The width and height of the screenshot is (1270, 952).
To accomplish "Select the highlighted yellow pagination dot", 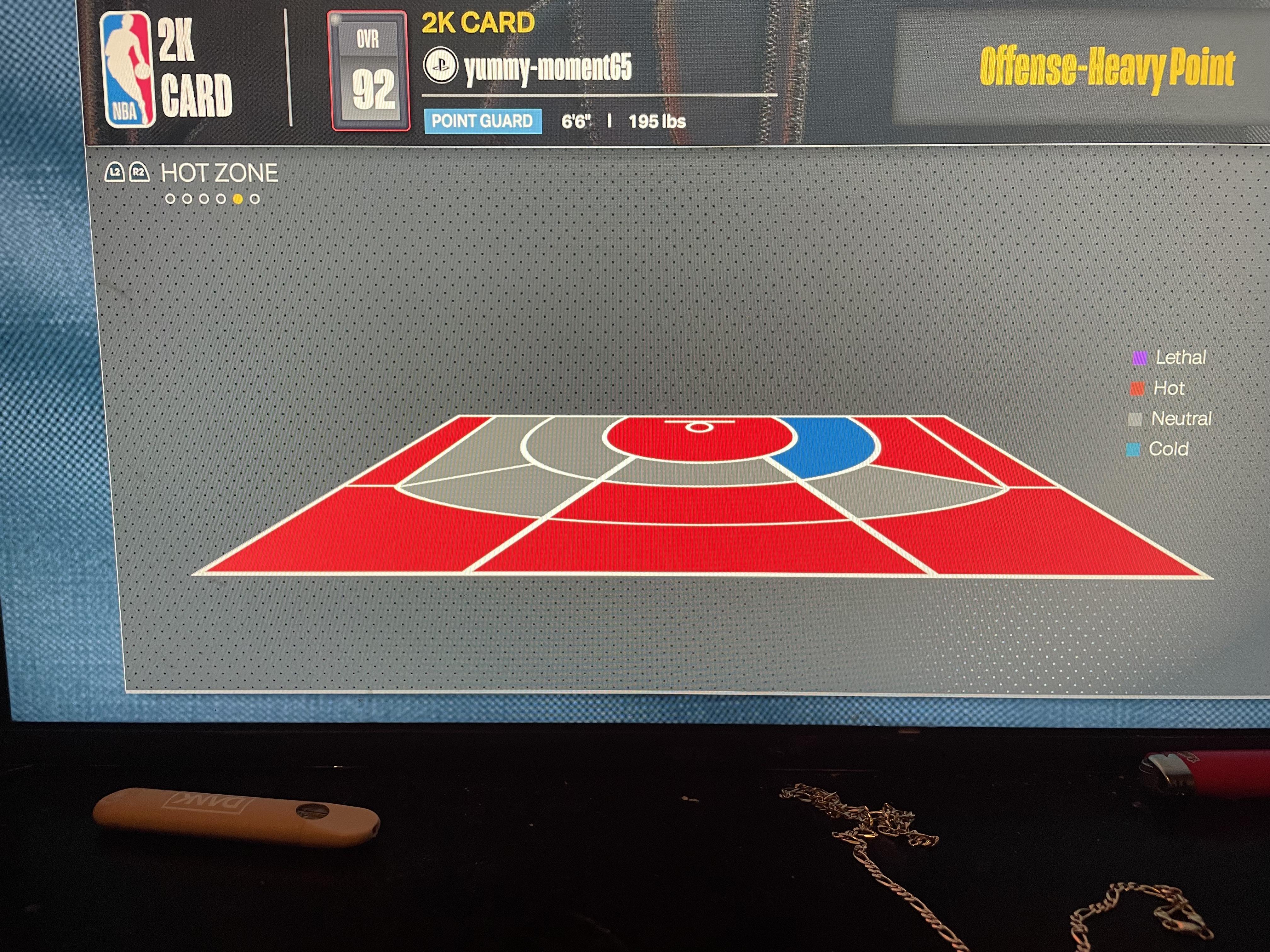I will (x=238, y=199).
